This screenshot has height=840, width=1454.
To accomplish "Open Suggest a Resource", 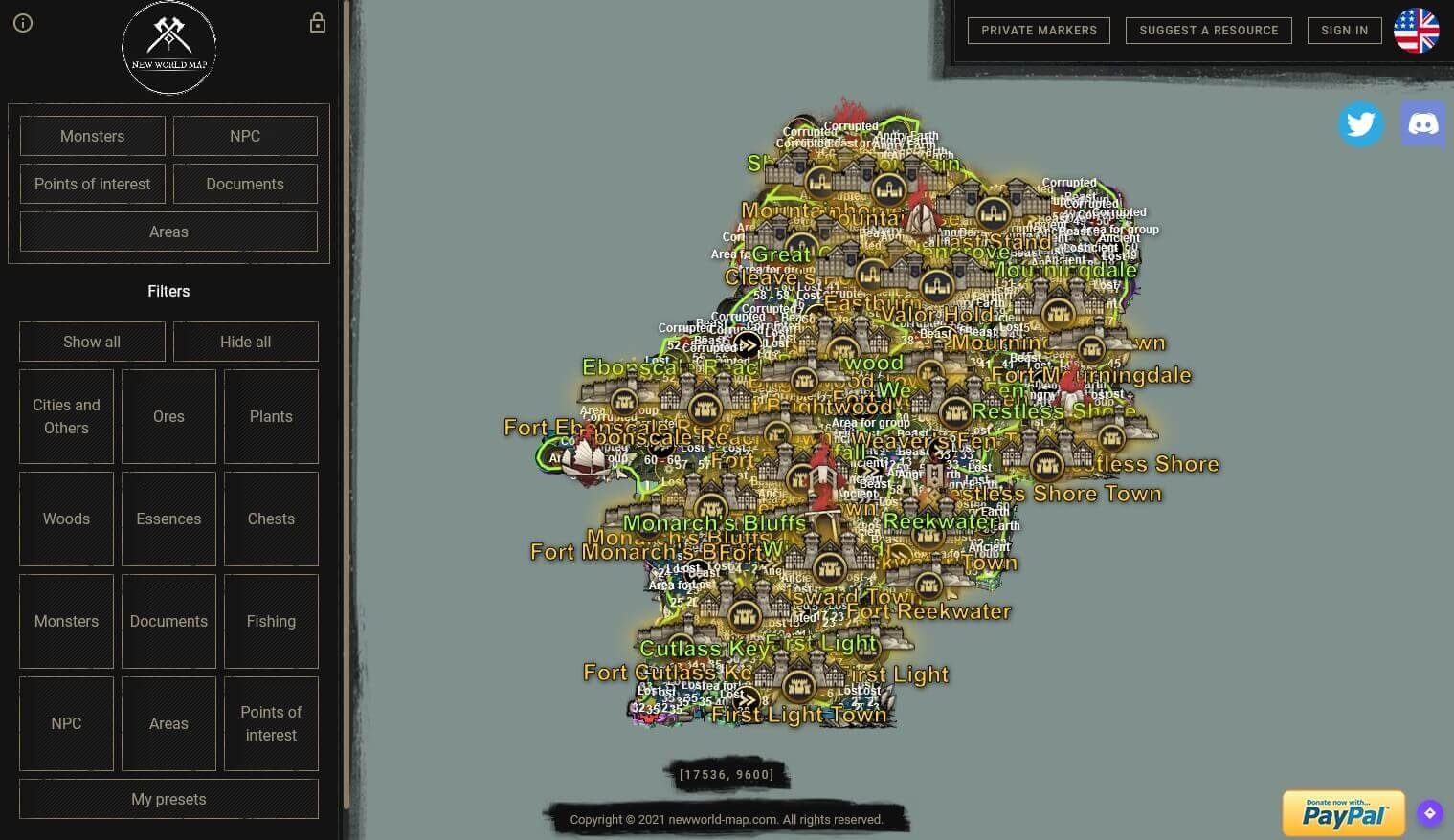I will pos(1209,30).
